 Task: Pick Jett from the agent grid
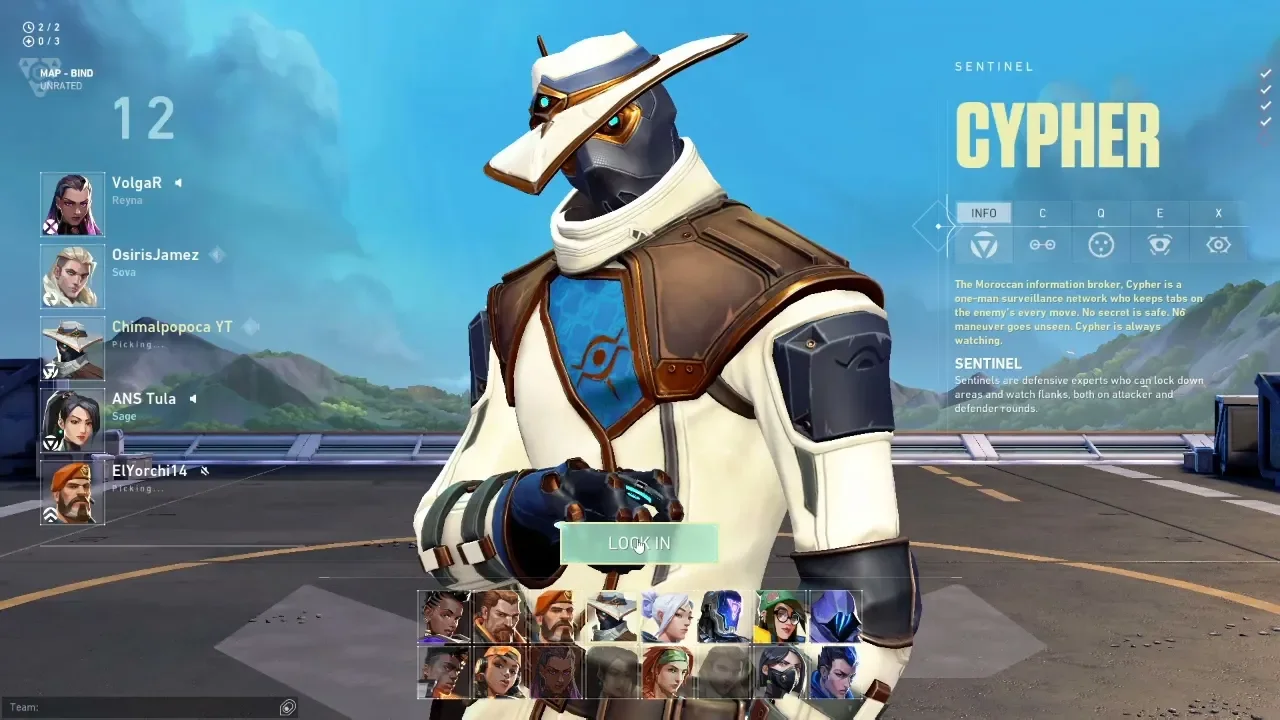pyautogui.click(x=668, y=616)
